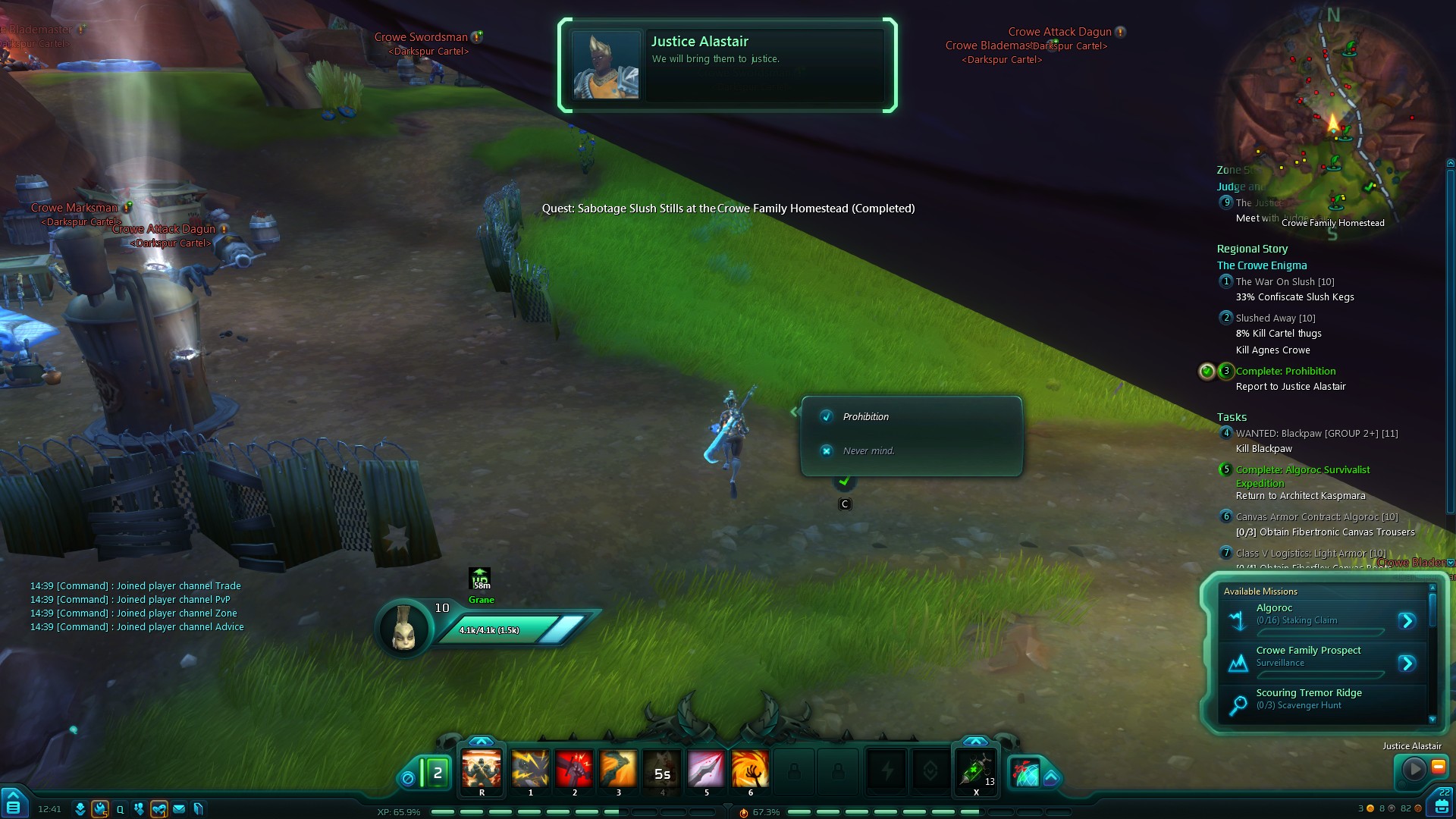Open the main menu button in corner
The image size is (1456, 819).
(x=13, y=803)
